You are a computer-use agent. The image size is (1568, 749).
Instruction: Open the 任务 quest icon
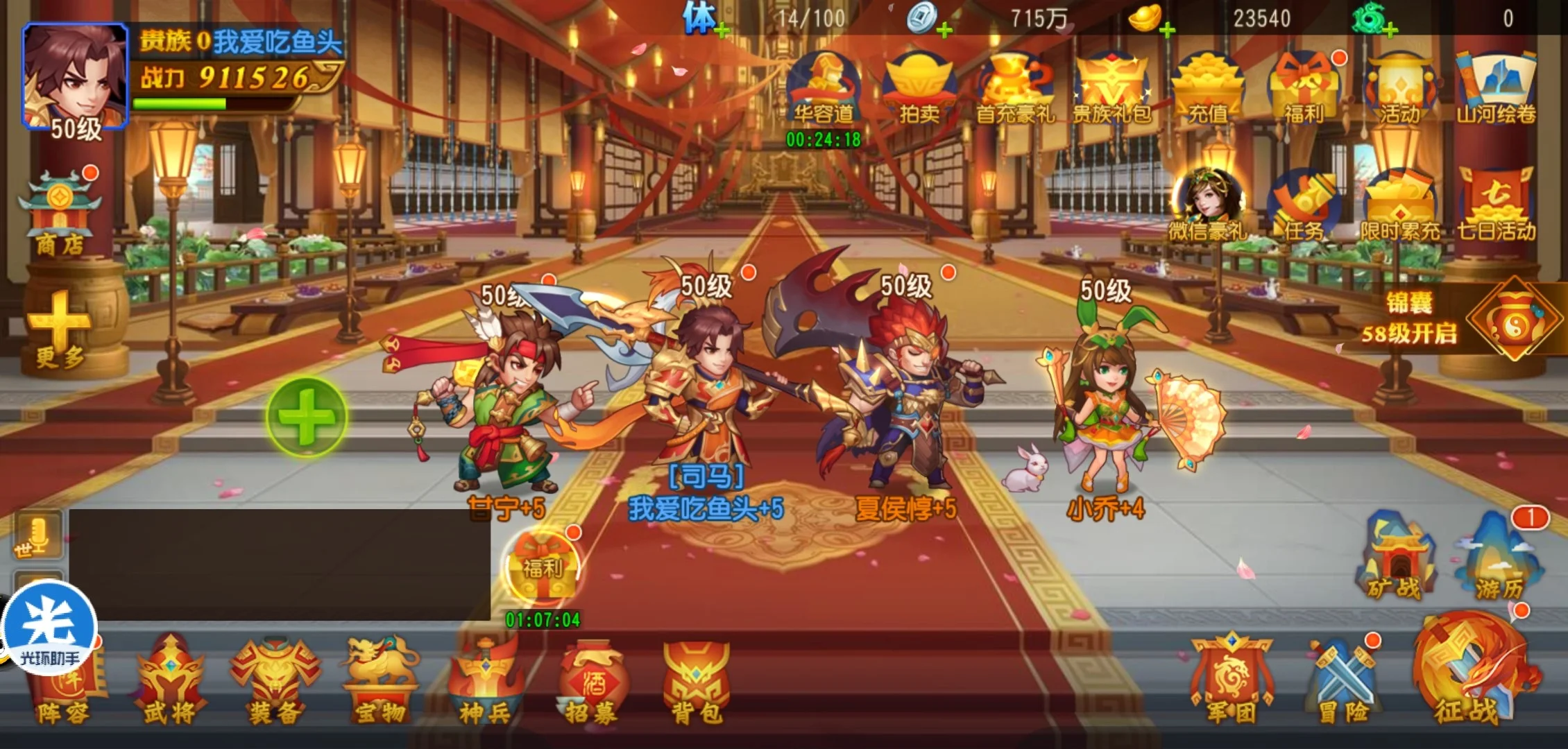(1303, 206)
